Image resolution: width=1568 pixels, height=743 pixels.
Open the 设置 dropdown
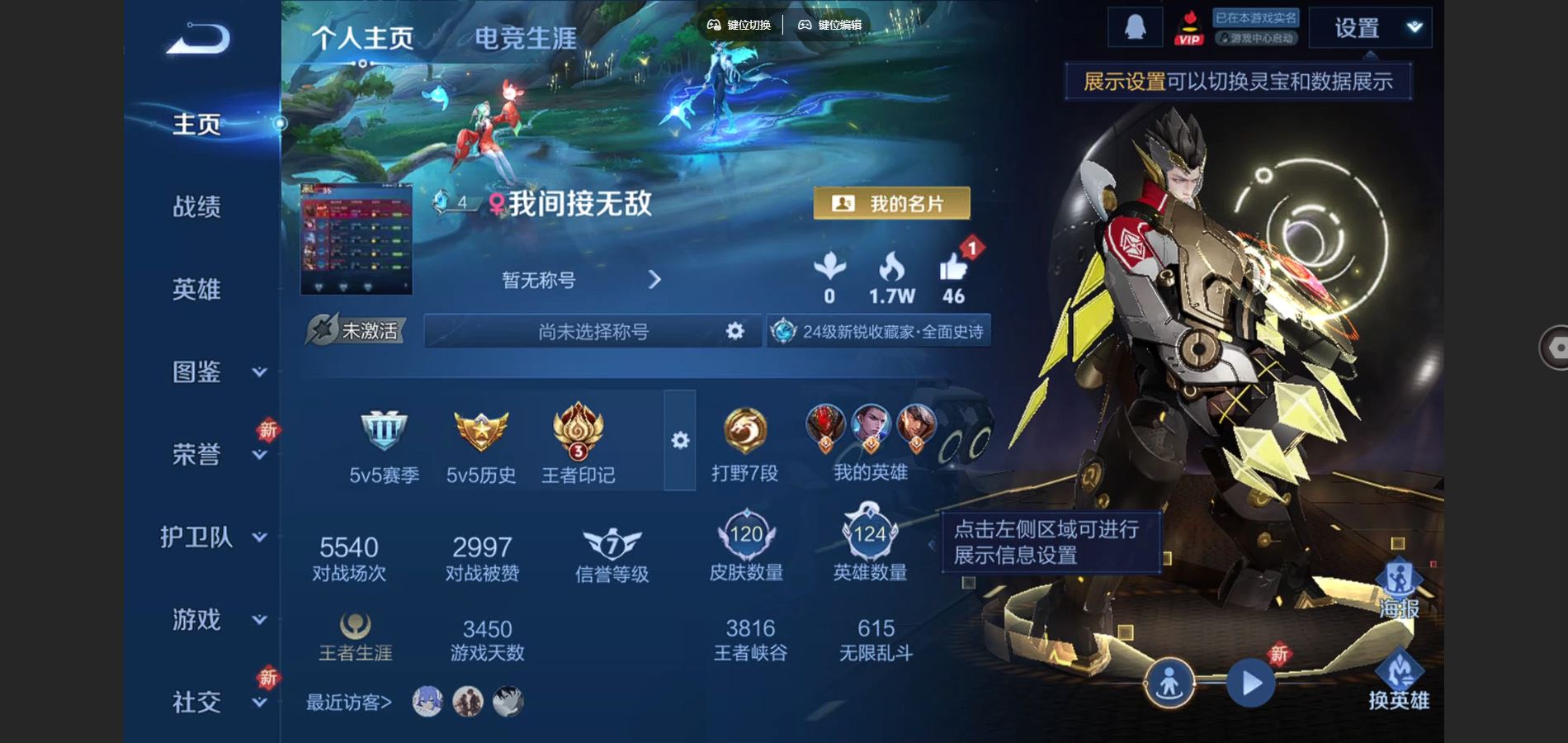click(x=1370, y=28)
